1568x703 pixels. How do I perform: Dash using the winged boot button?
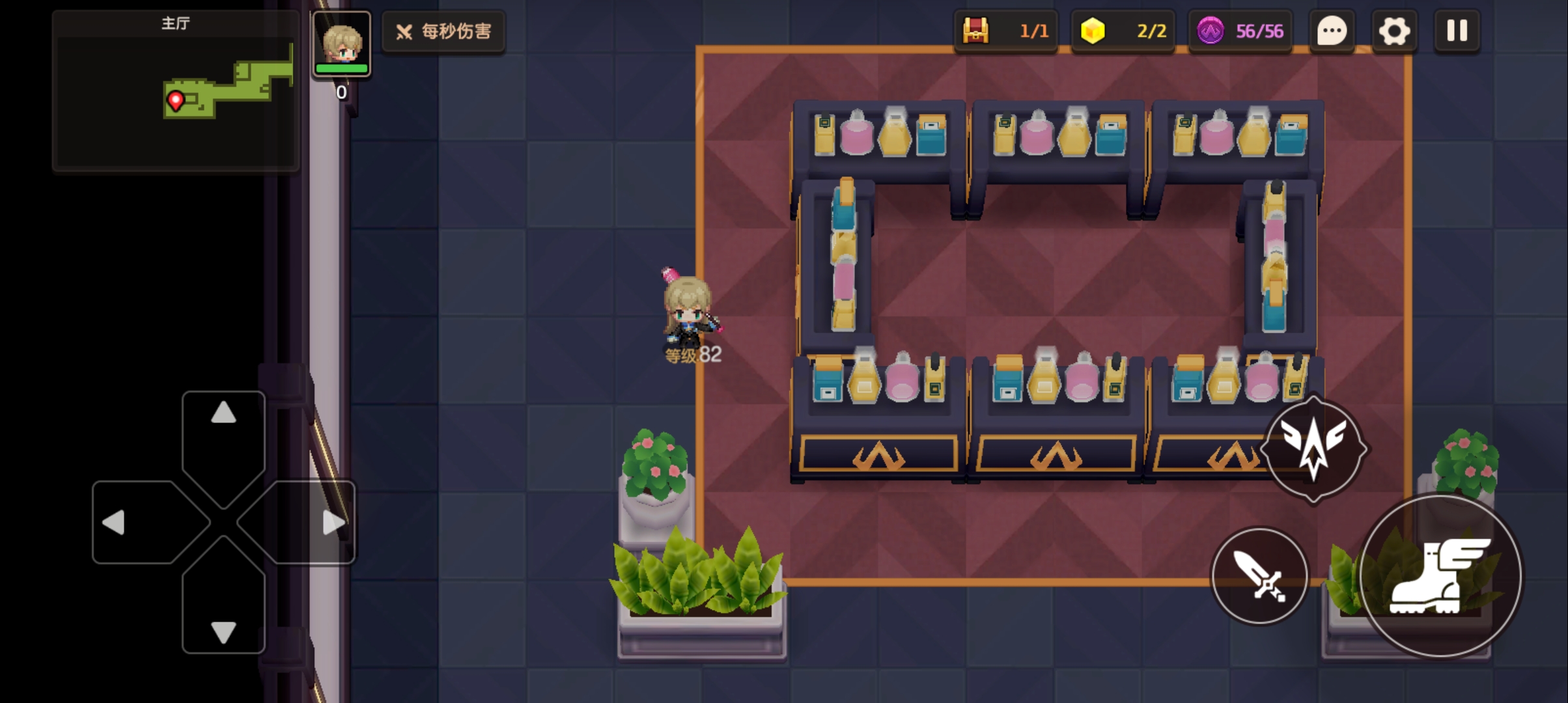click(x=1440, y=576)
